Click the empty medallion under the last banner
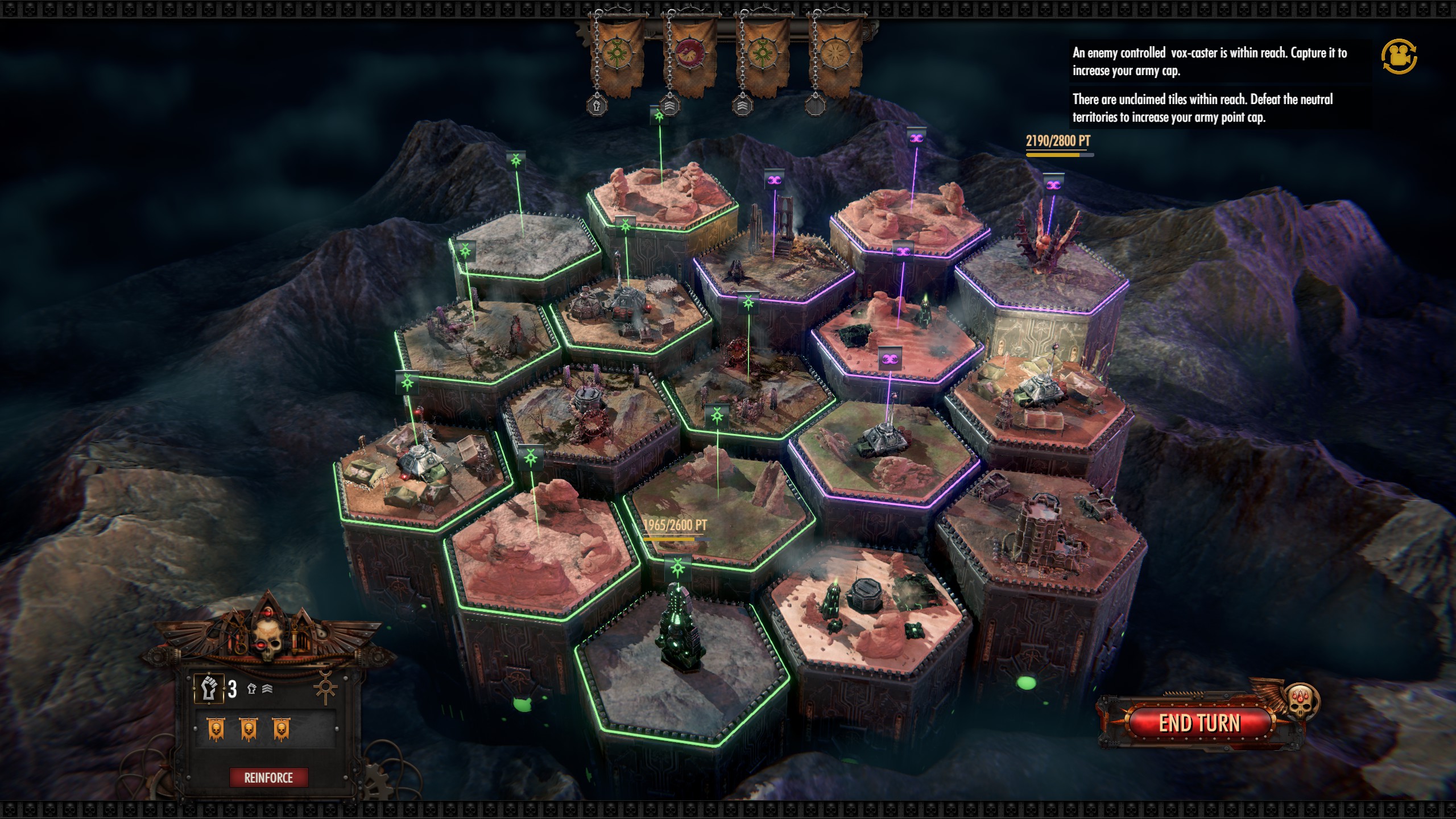This screenshot has height=819, width=1456. tap(816, 105)
